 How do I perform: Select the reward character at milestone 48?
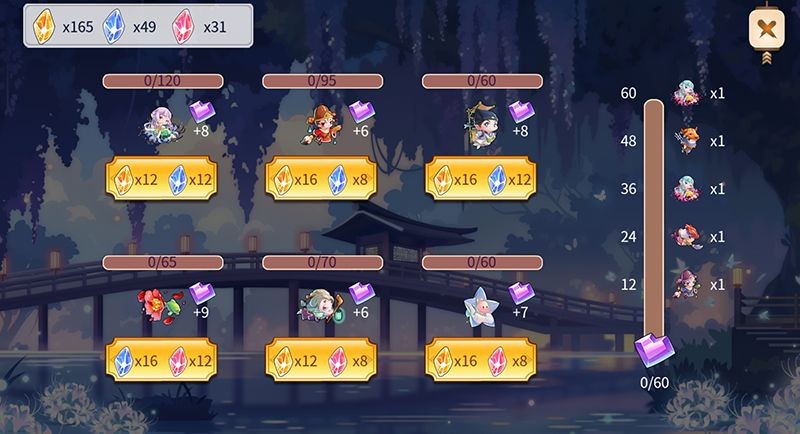[687, 141]
